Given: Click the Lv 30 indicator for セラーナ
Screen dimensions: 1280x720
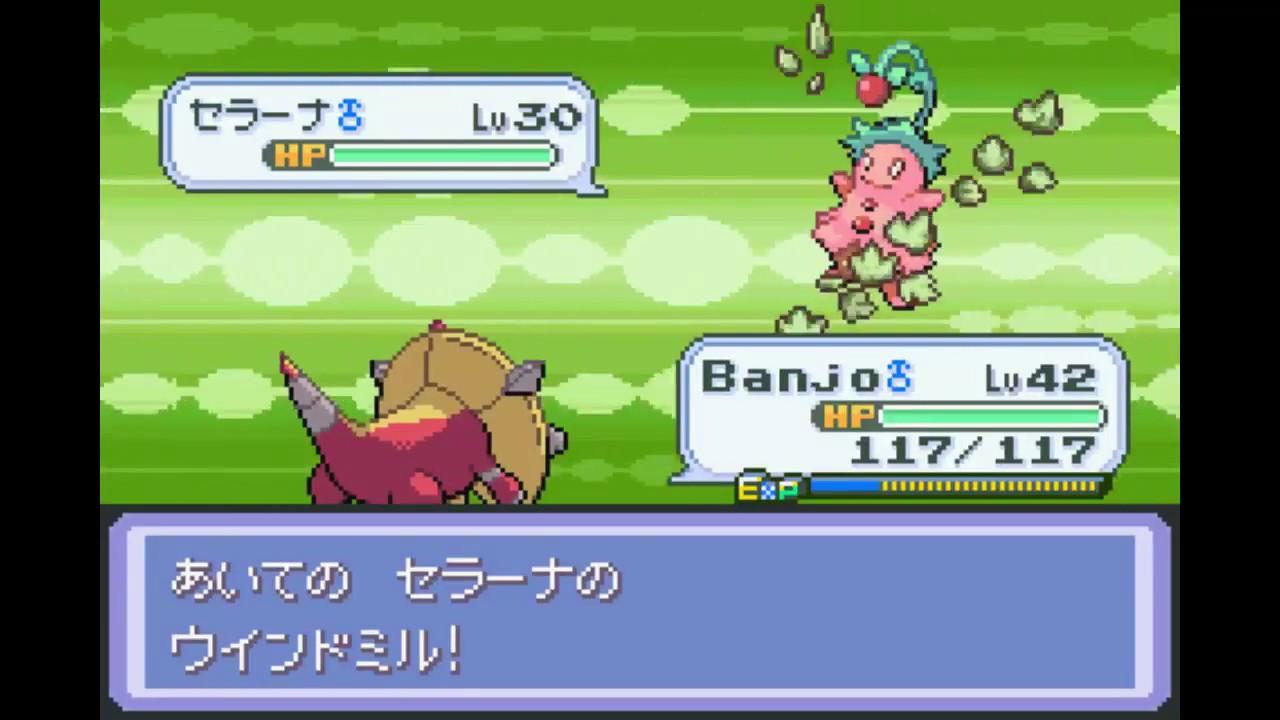Looking at the screenshot, I should click(x=526, y=116).
